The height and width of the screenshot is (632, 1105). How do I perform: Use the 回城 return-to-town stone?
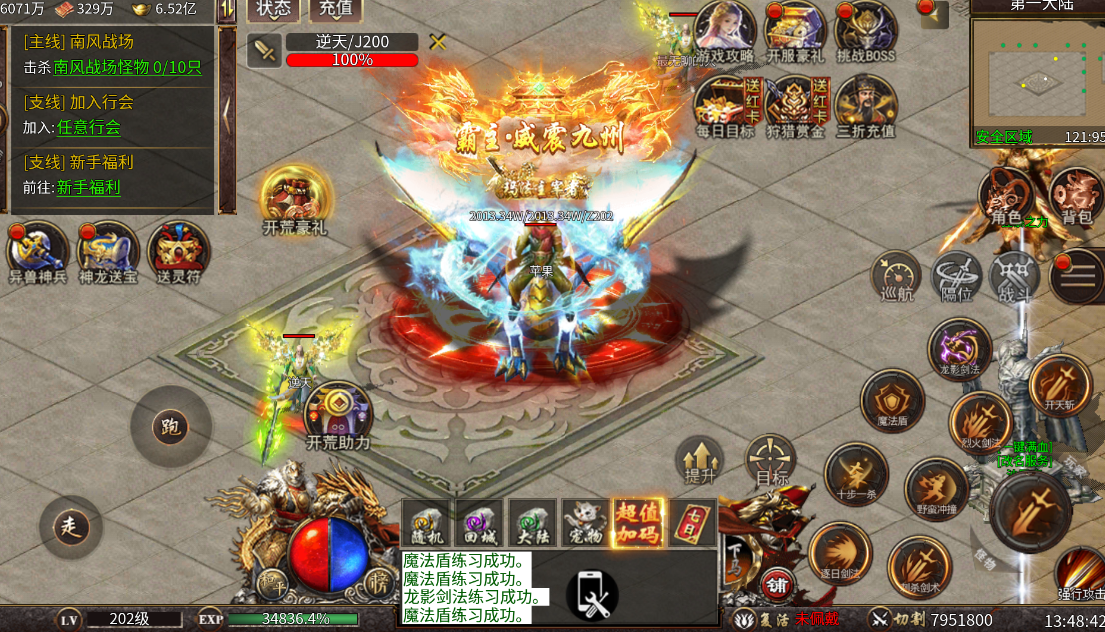tap(479, 522)
